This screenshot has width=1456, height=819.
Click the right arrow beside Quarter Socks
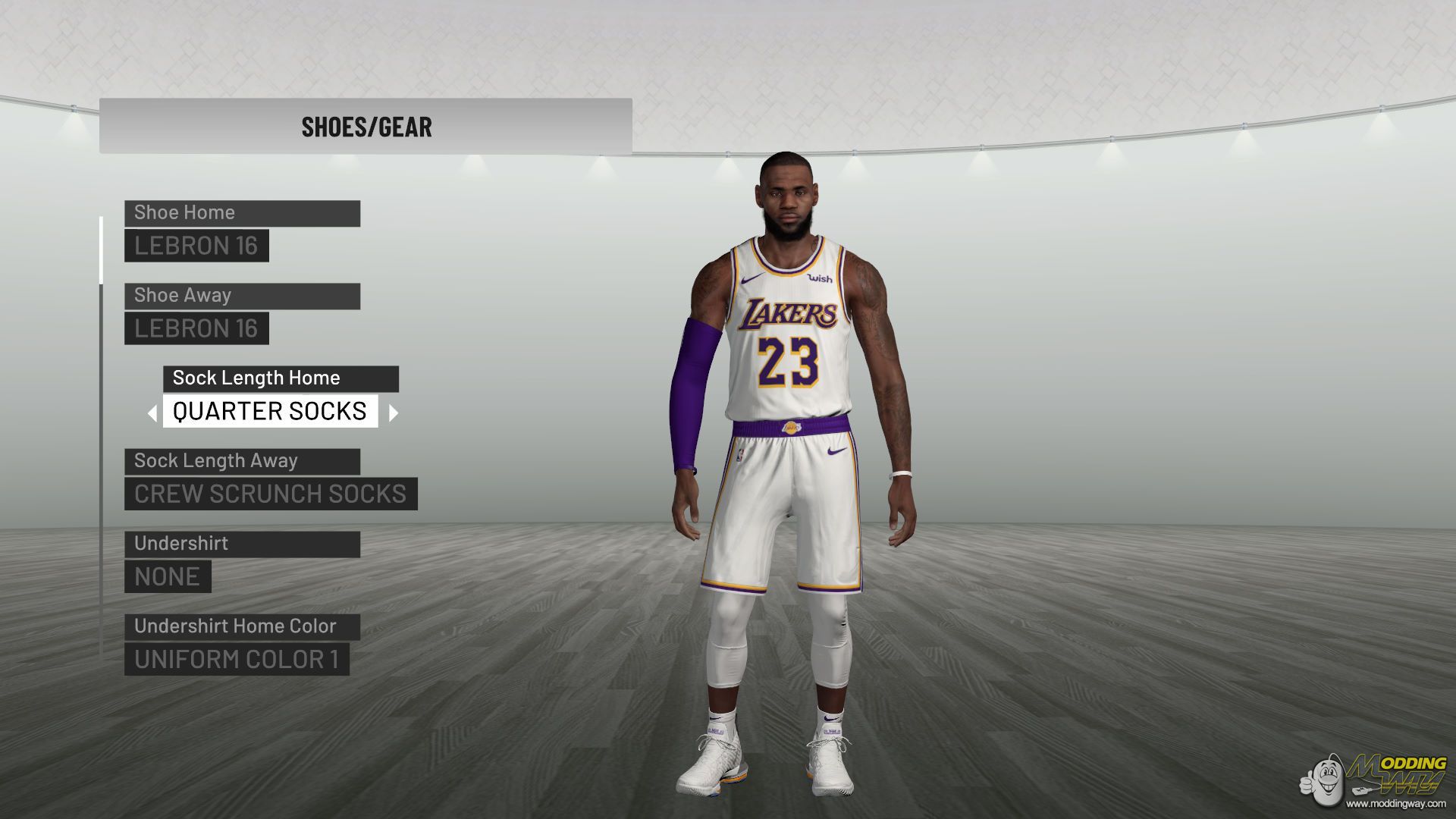[393, 413]
